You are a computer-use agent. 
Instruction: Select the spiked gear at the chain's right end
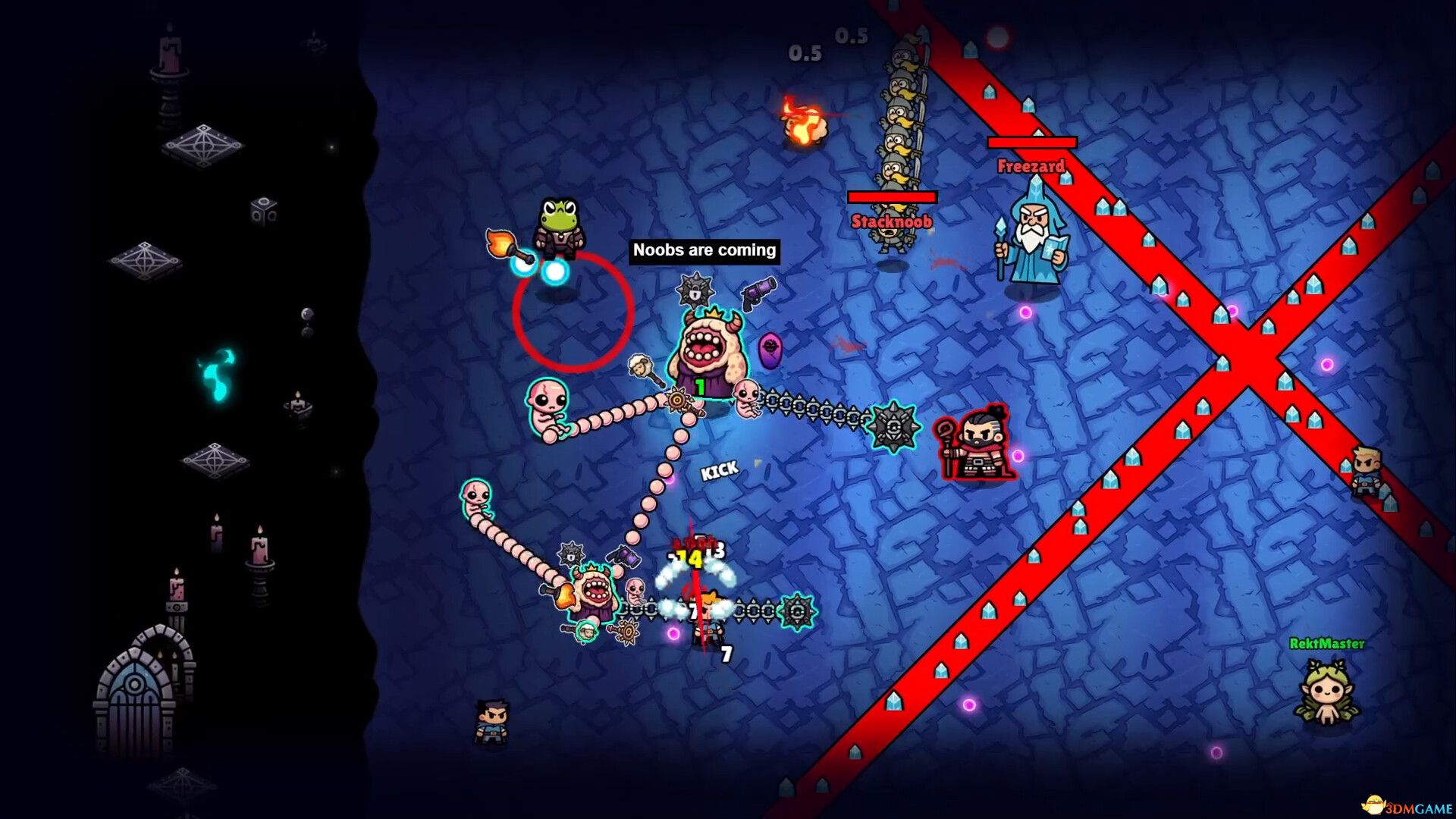895,425
